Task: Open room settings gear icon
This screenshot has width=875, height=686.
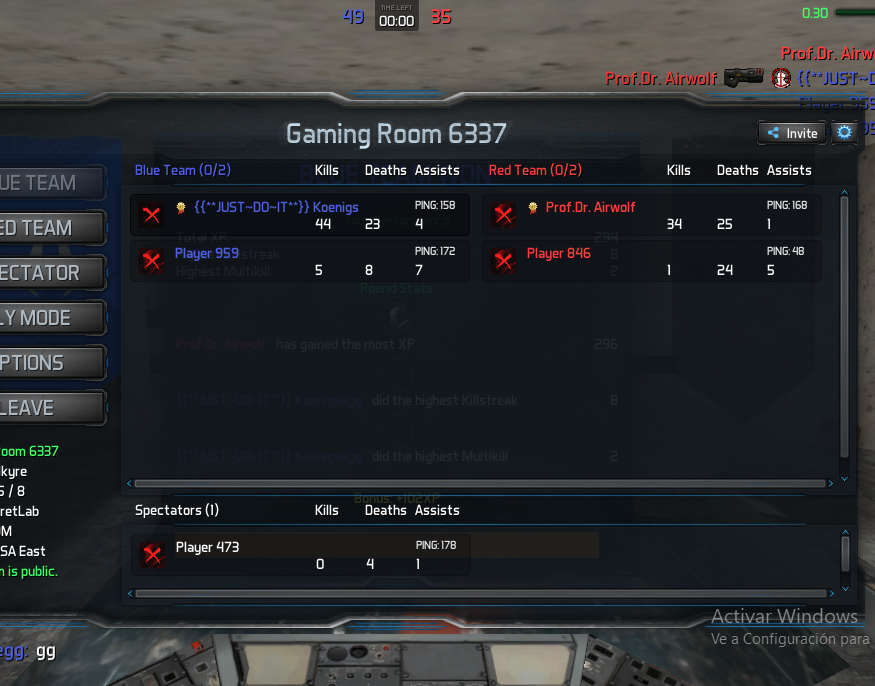Action: point(845,132)
